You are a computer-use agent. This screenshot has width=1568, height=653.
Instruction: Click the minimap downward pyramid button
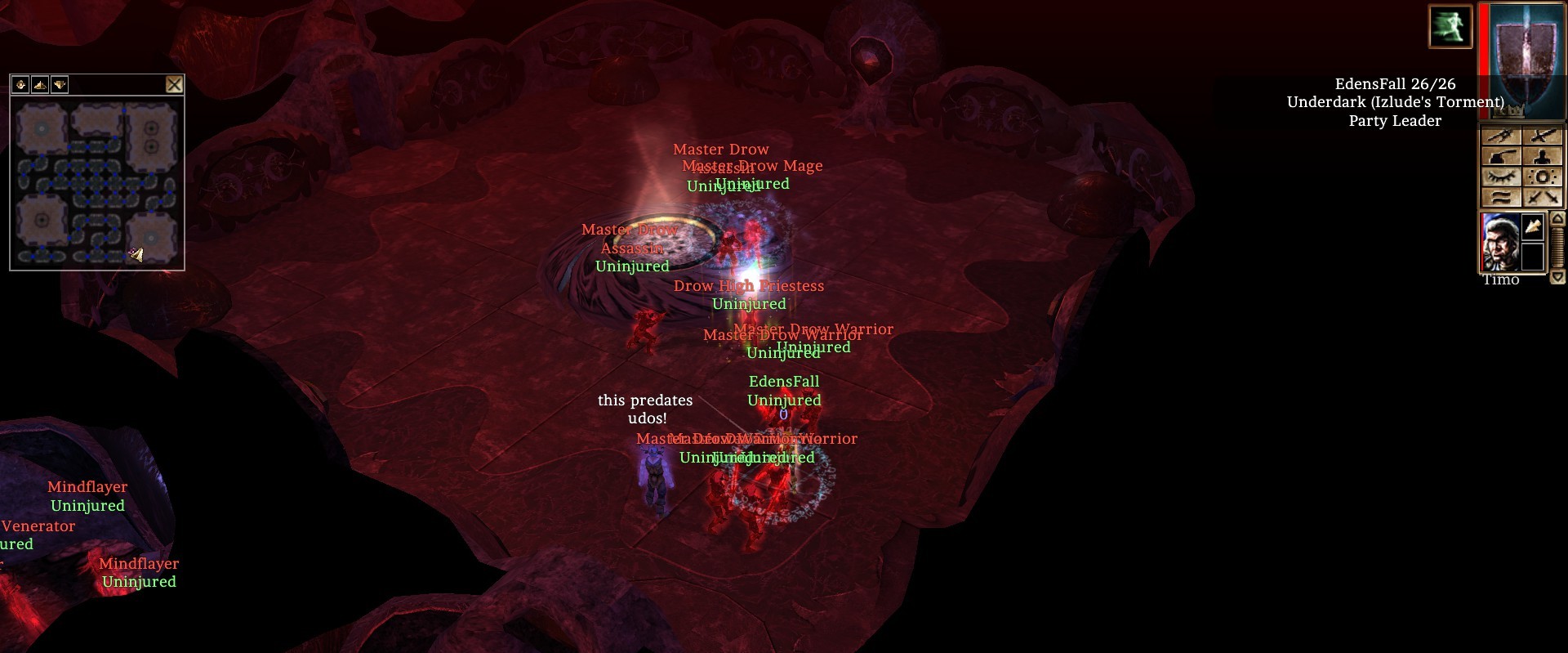point(60,84)
